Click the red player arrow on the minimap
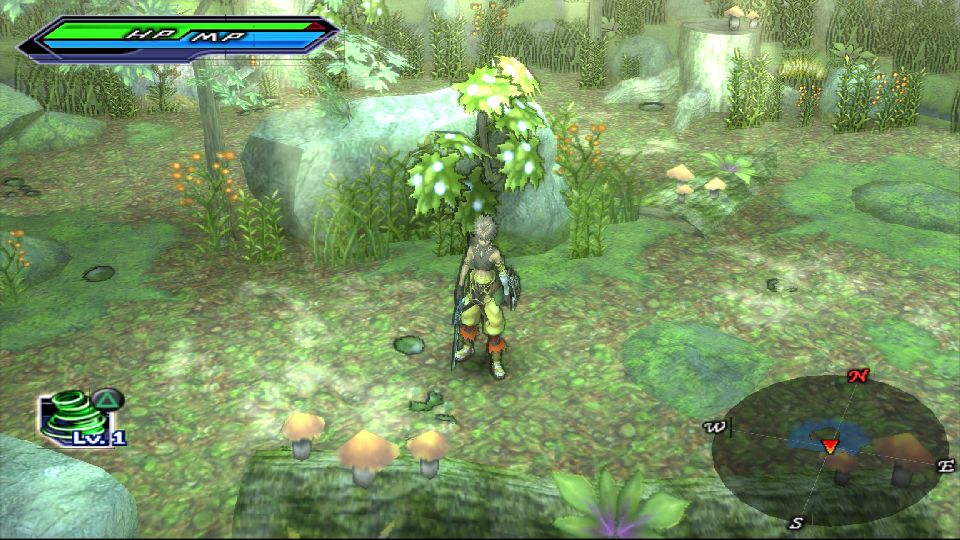Viewport: 960px width, 540px height. pyautogui.click(x=829, y=445)
